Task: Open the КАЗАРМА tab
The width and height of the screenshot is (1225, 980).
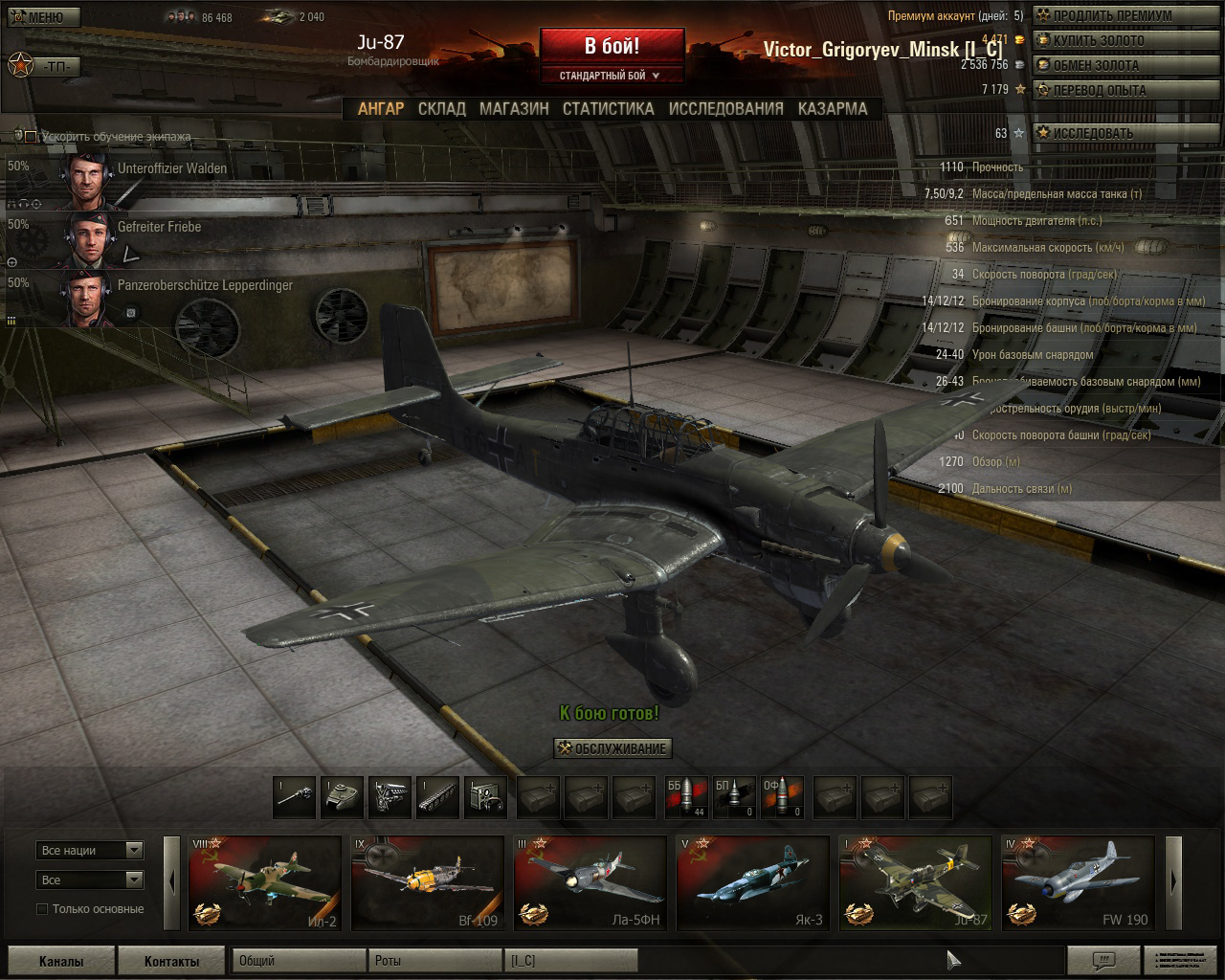Action: [x=833, y=109]
